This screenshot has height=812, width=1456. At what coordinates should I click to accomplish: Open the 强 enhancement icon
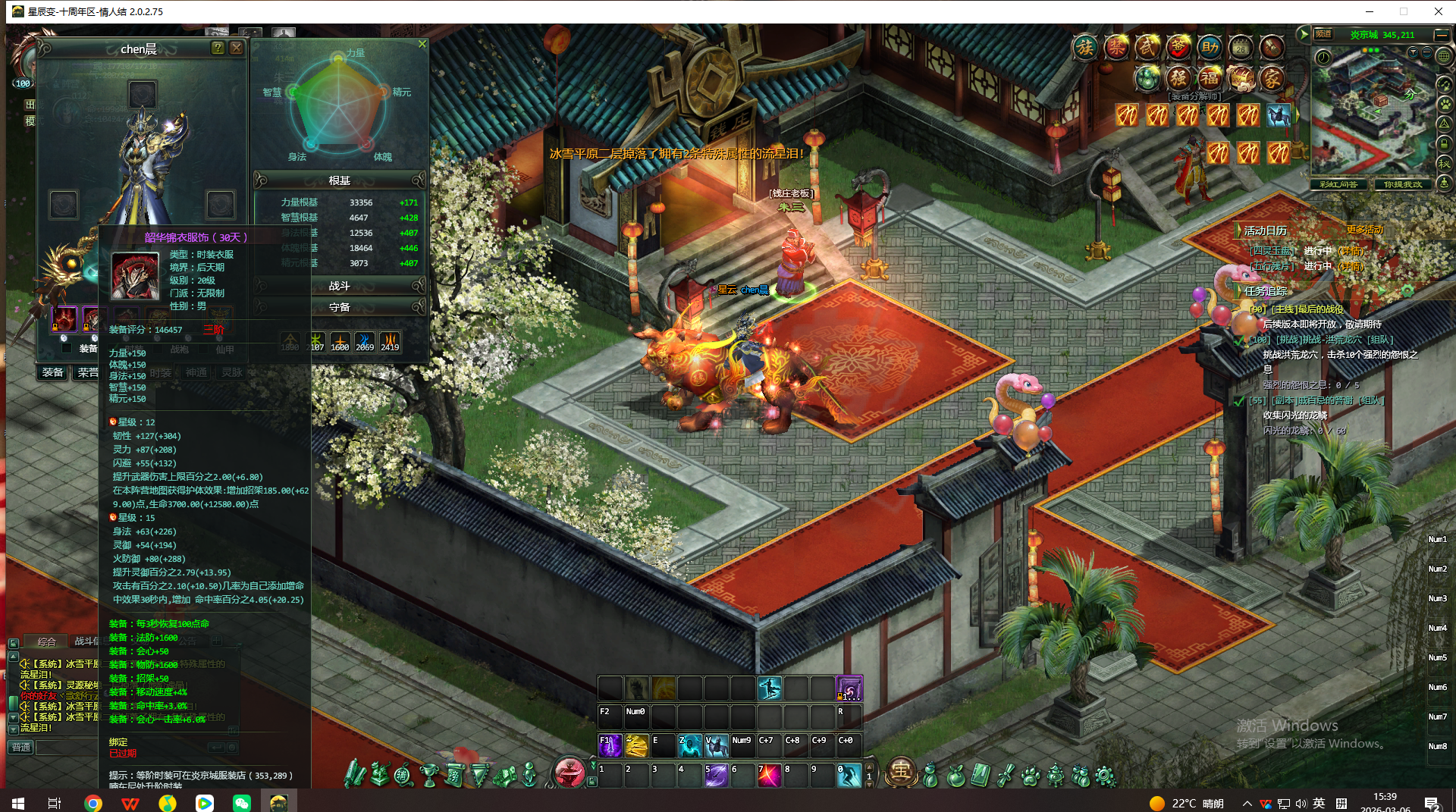(x=1178, y=78)
